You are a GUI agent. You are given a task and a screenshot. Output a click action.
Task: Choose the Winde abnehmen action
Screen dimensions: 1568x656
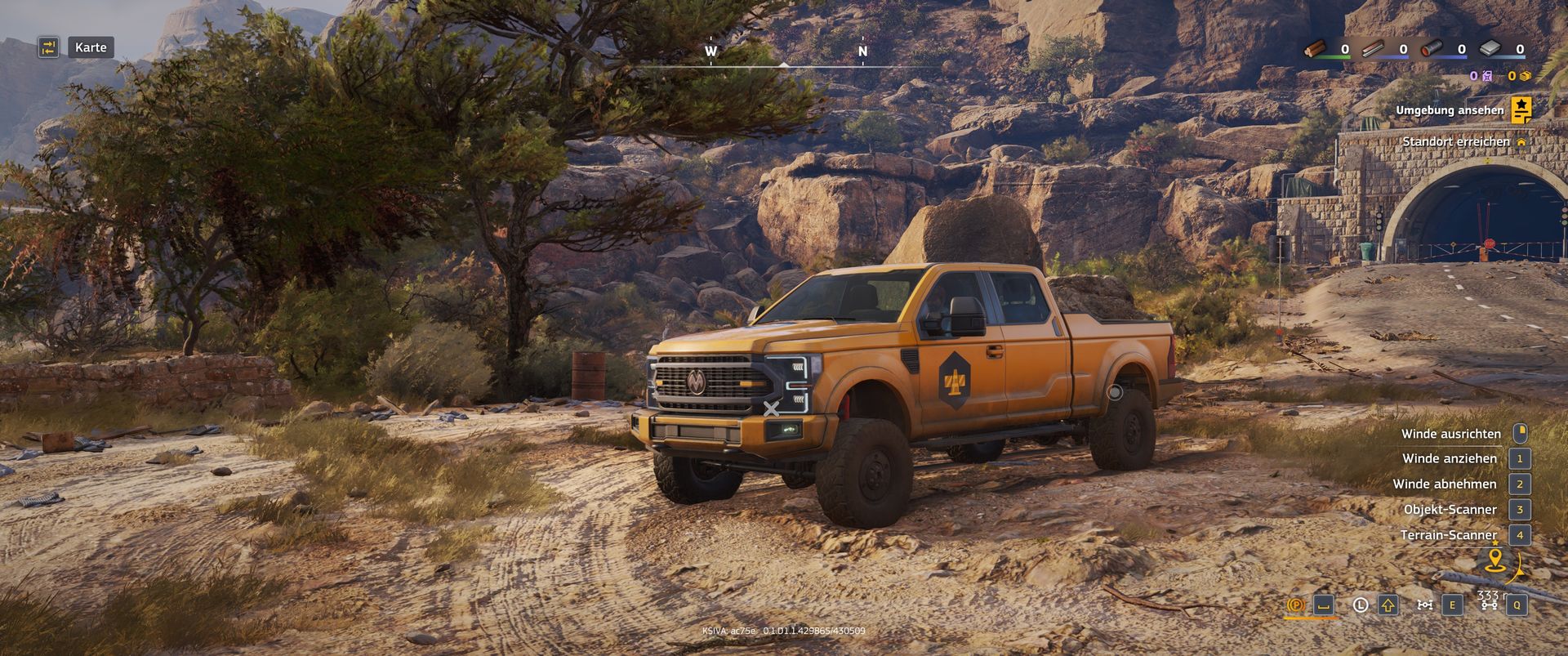[1445, 484]
